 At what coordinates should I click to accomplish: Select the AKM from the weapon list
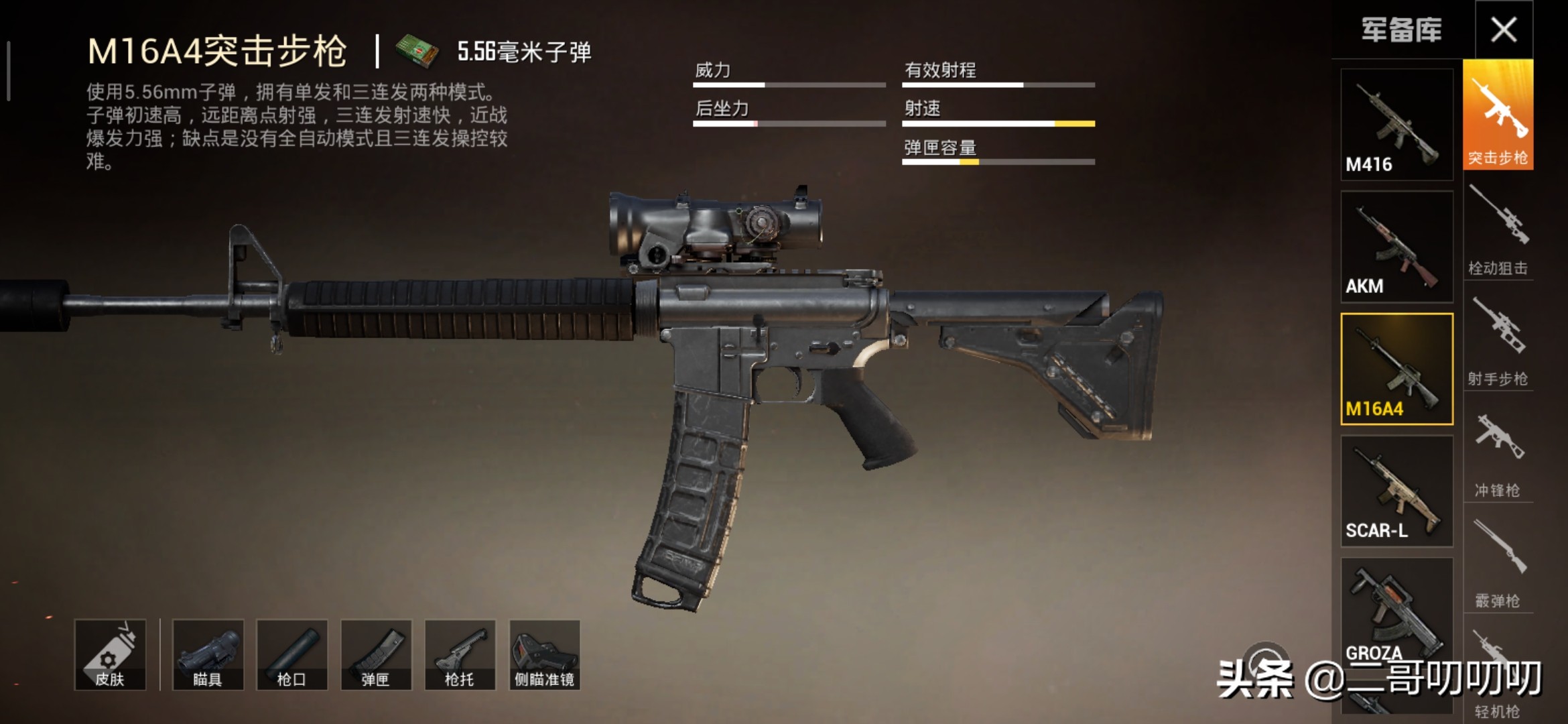click(1396, 248)
